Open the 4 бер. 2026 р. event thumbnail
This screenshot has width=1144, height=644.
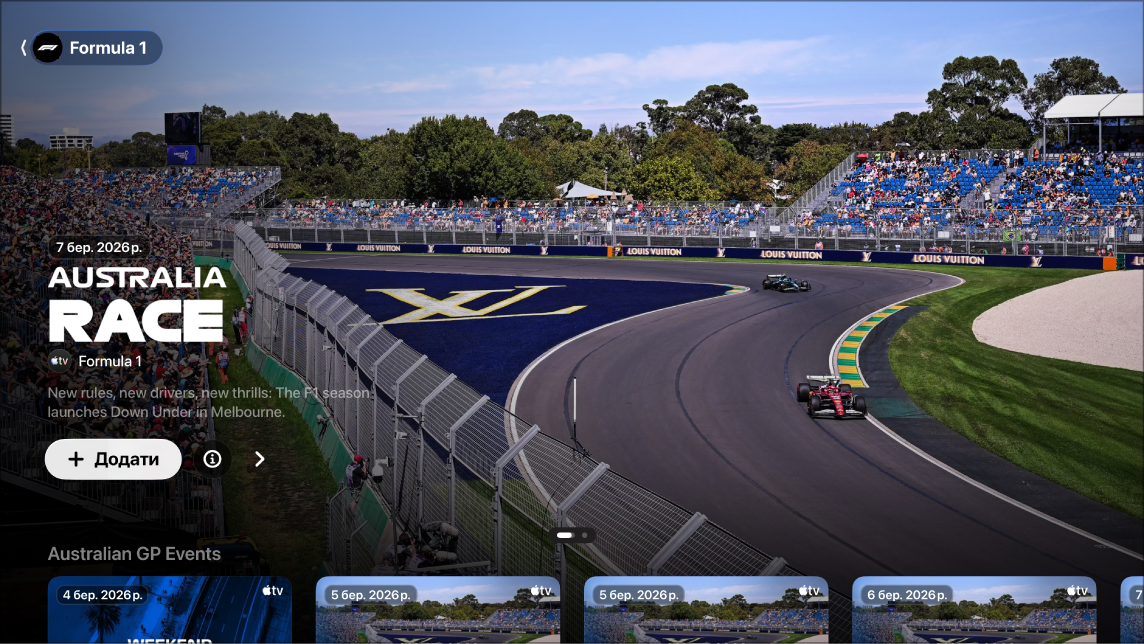(170, 610)
